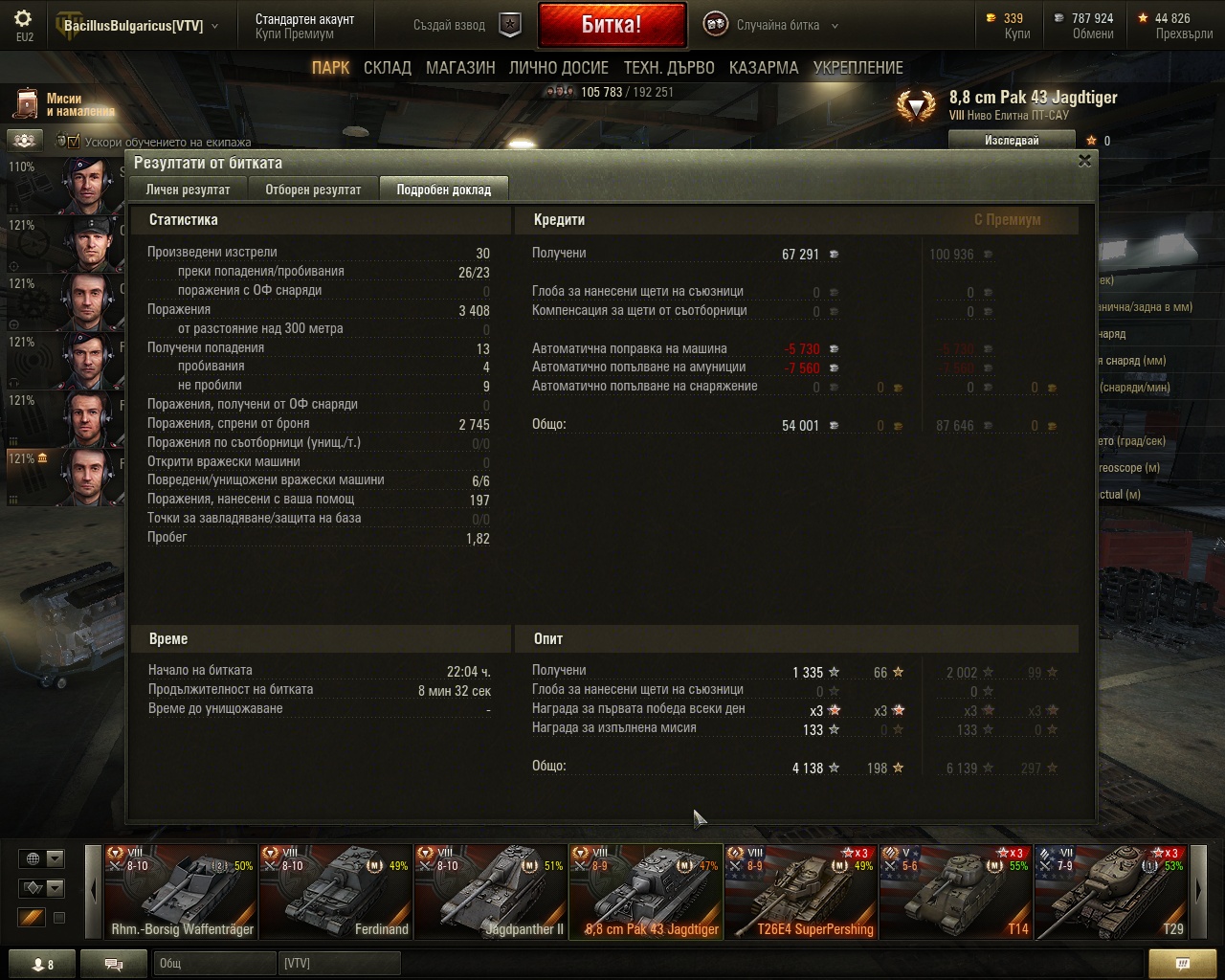Open the СКЛАД menu

[x=387, y=68]
